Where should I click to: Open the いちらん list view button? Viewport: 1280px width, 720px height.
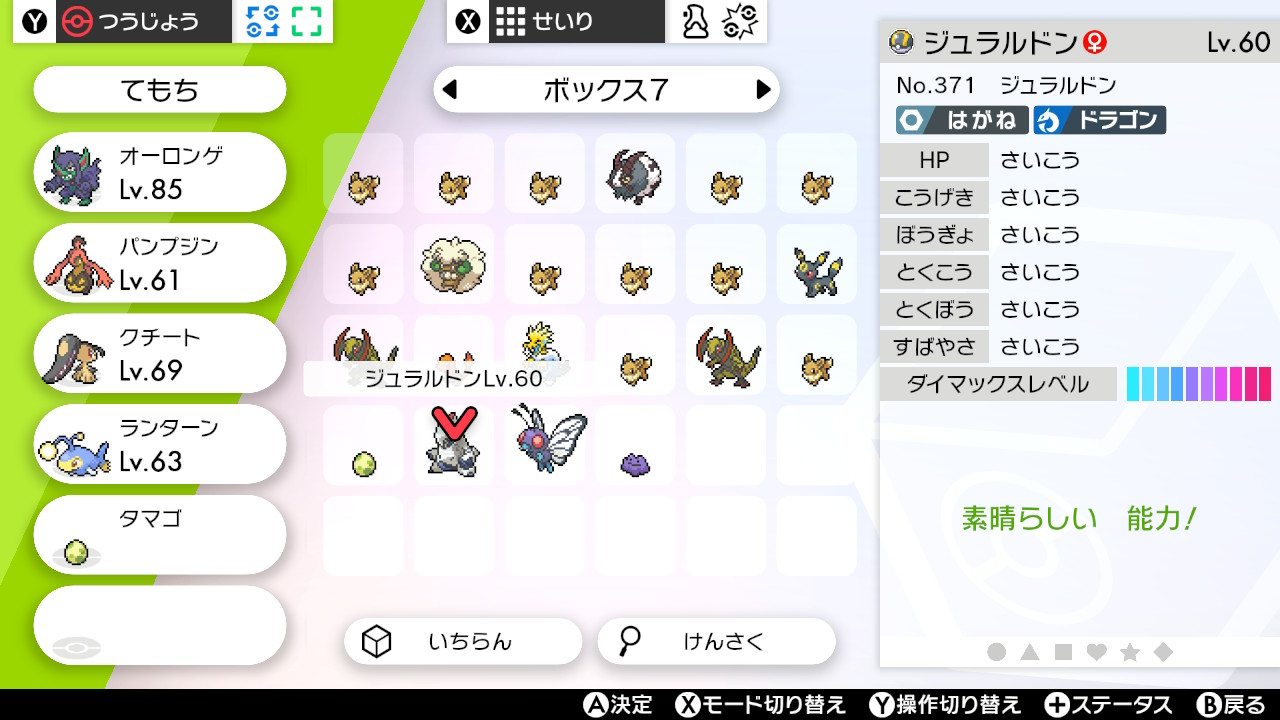click(x=463, y=641)
